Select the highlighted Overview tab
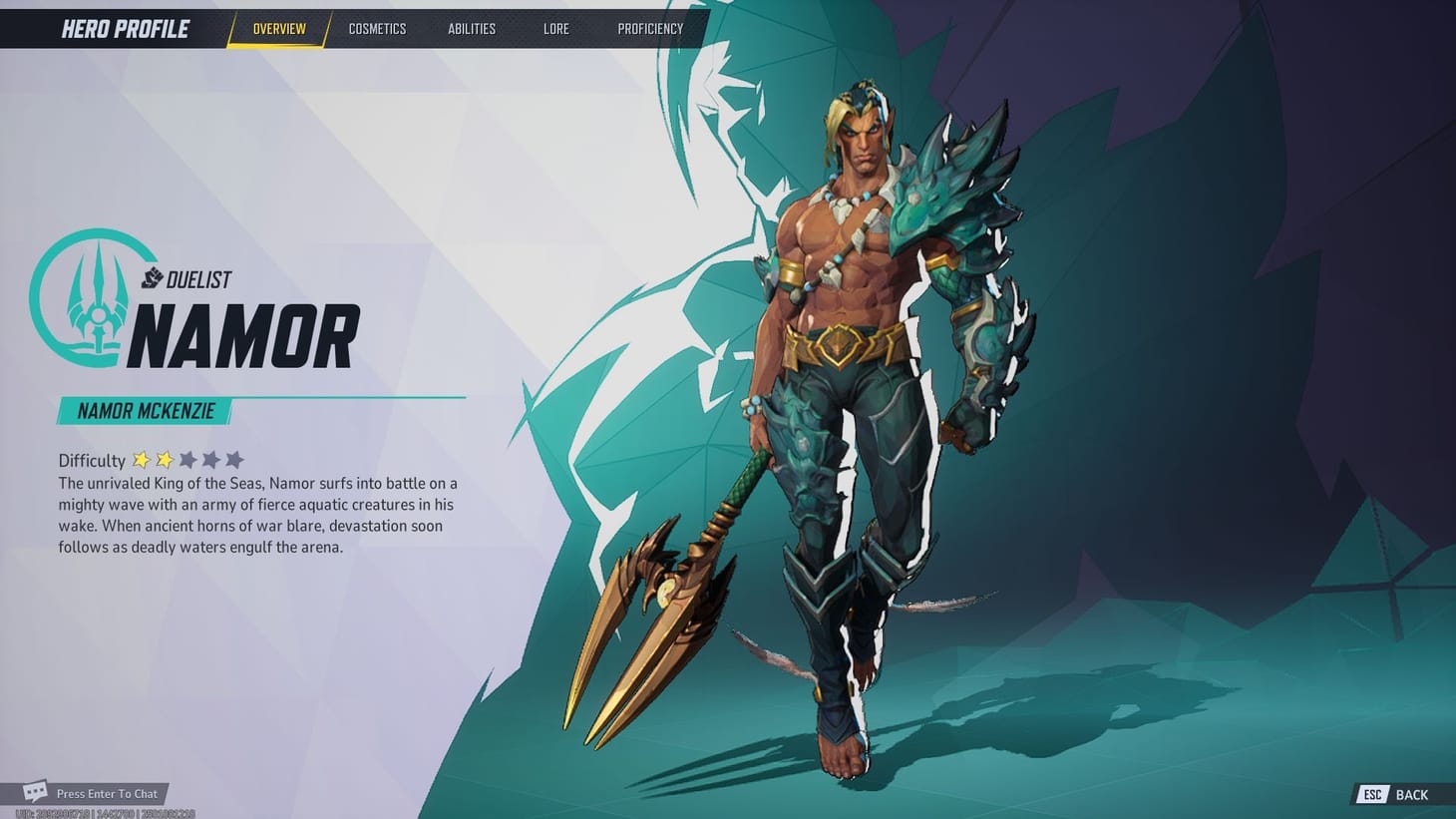Image resolution: width=1456 pixels, height=819 pixels. click(x=277, y=29)
